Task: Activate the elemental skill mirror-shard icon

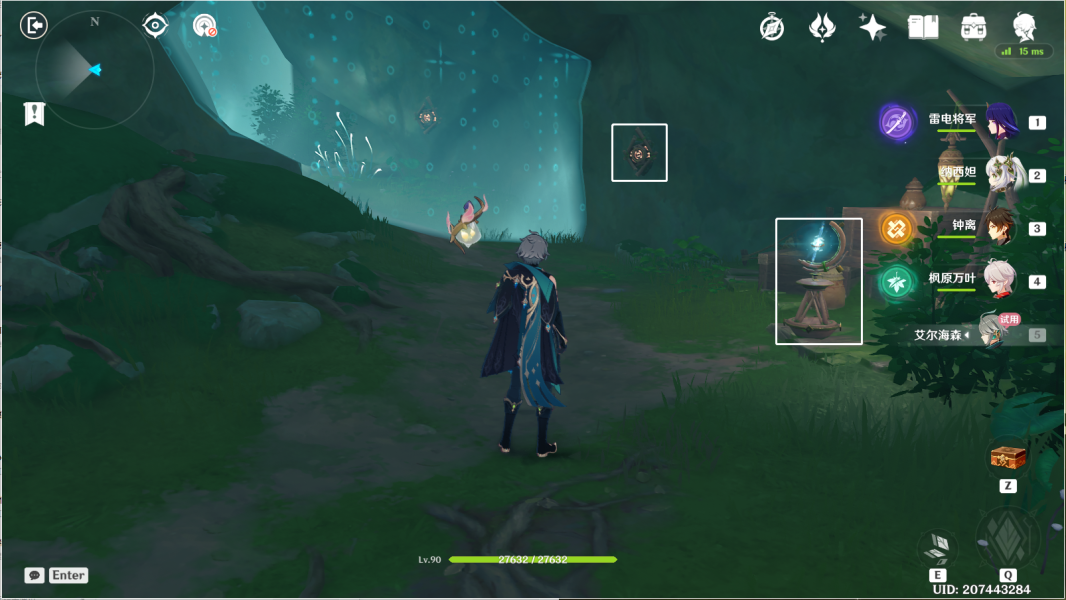Action: pyautogui.click(x=937, y=547)
